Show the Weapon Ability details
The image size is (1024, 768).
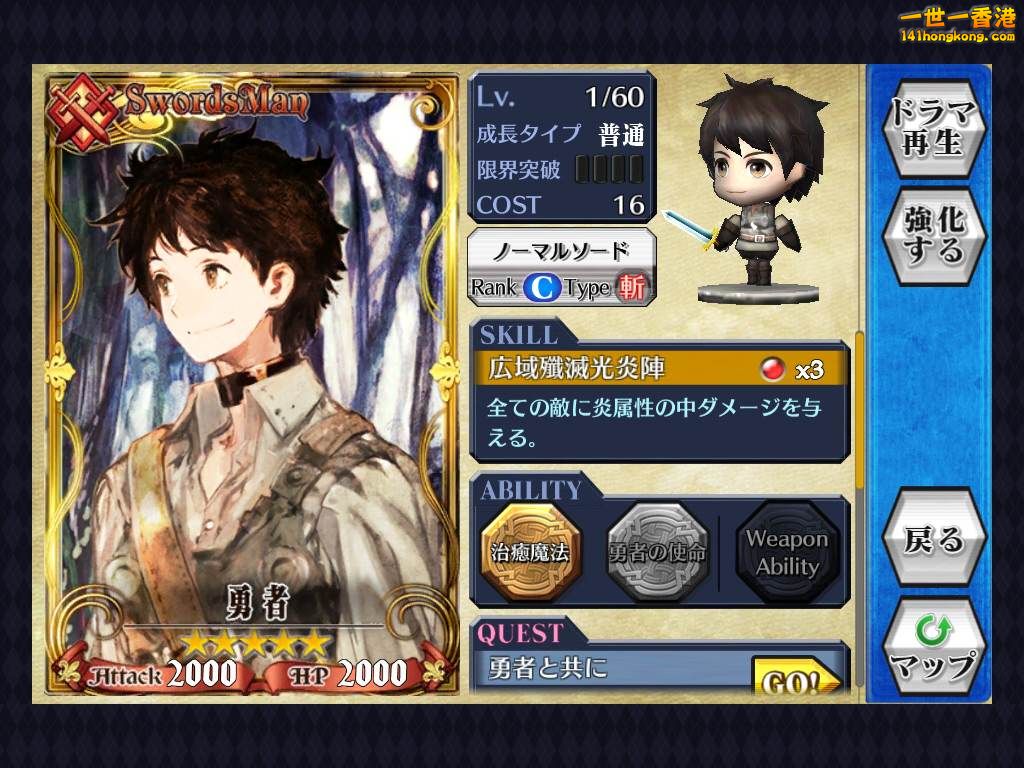click(786, 552)
